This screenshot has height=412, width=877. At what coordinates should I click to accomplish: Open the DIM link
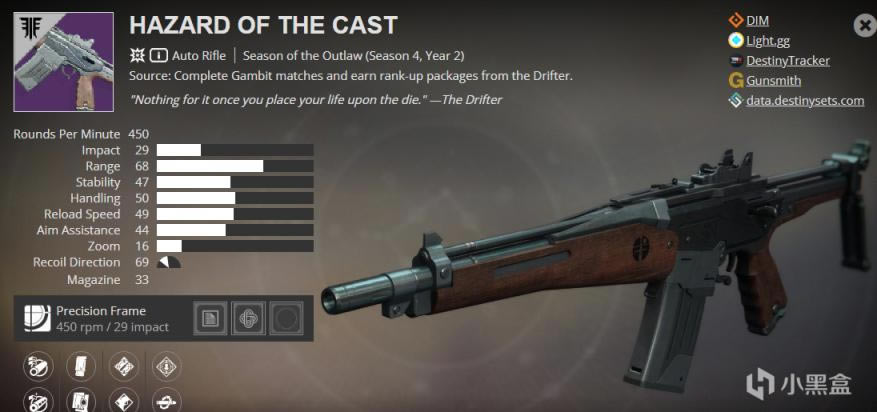pos(757,20)
